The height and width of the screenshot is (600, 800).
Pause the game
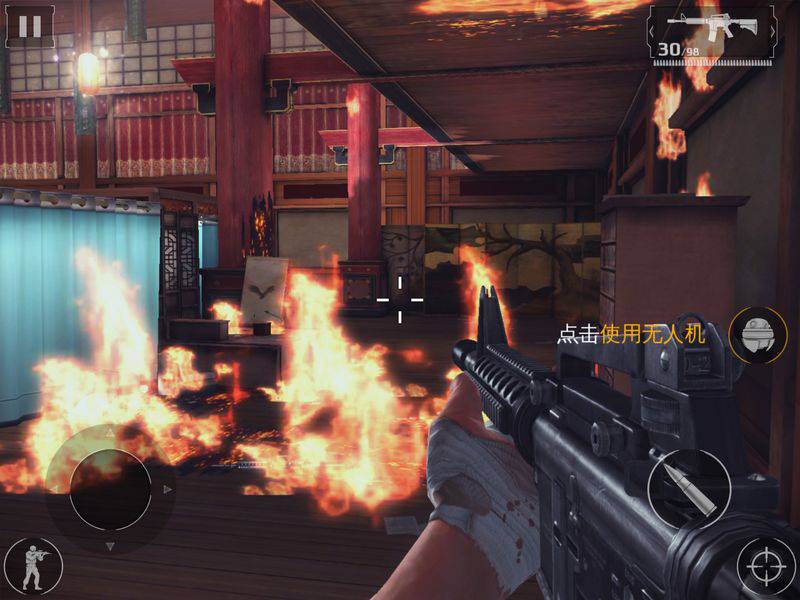point(30,26)
